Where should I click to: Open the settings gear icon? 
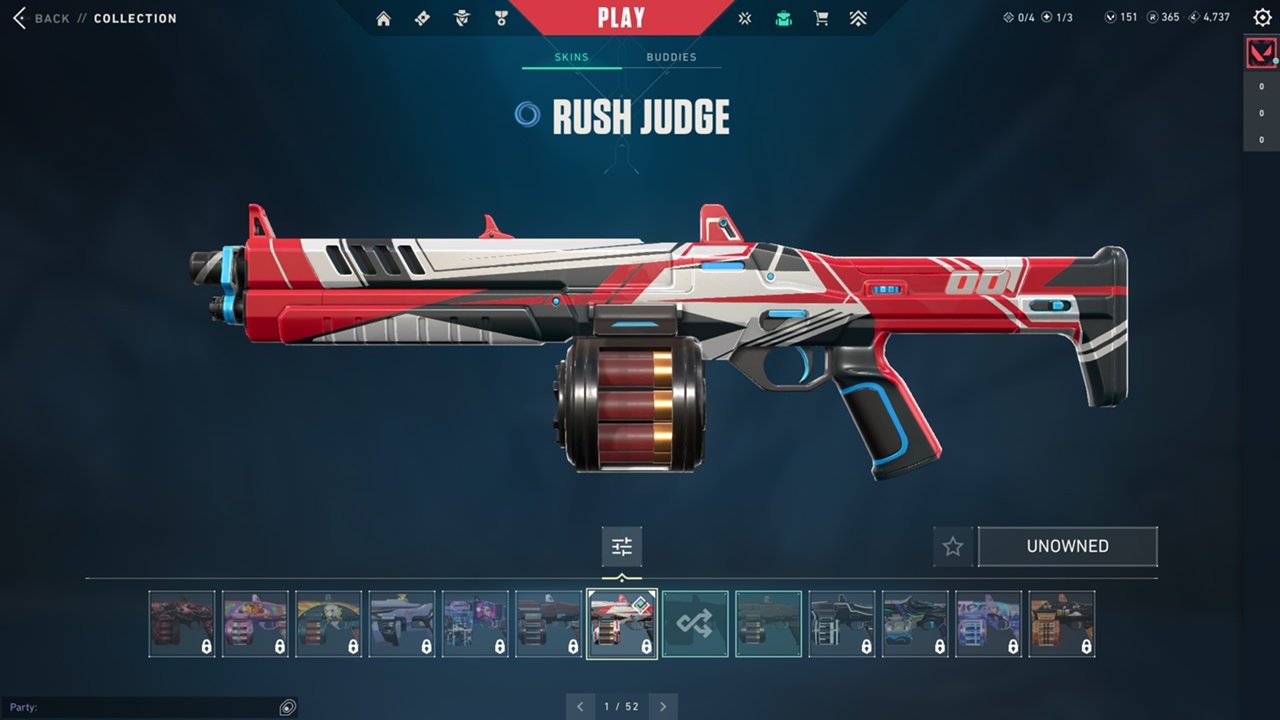pos(1262,17)
